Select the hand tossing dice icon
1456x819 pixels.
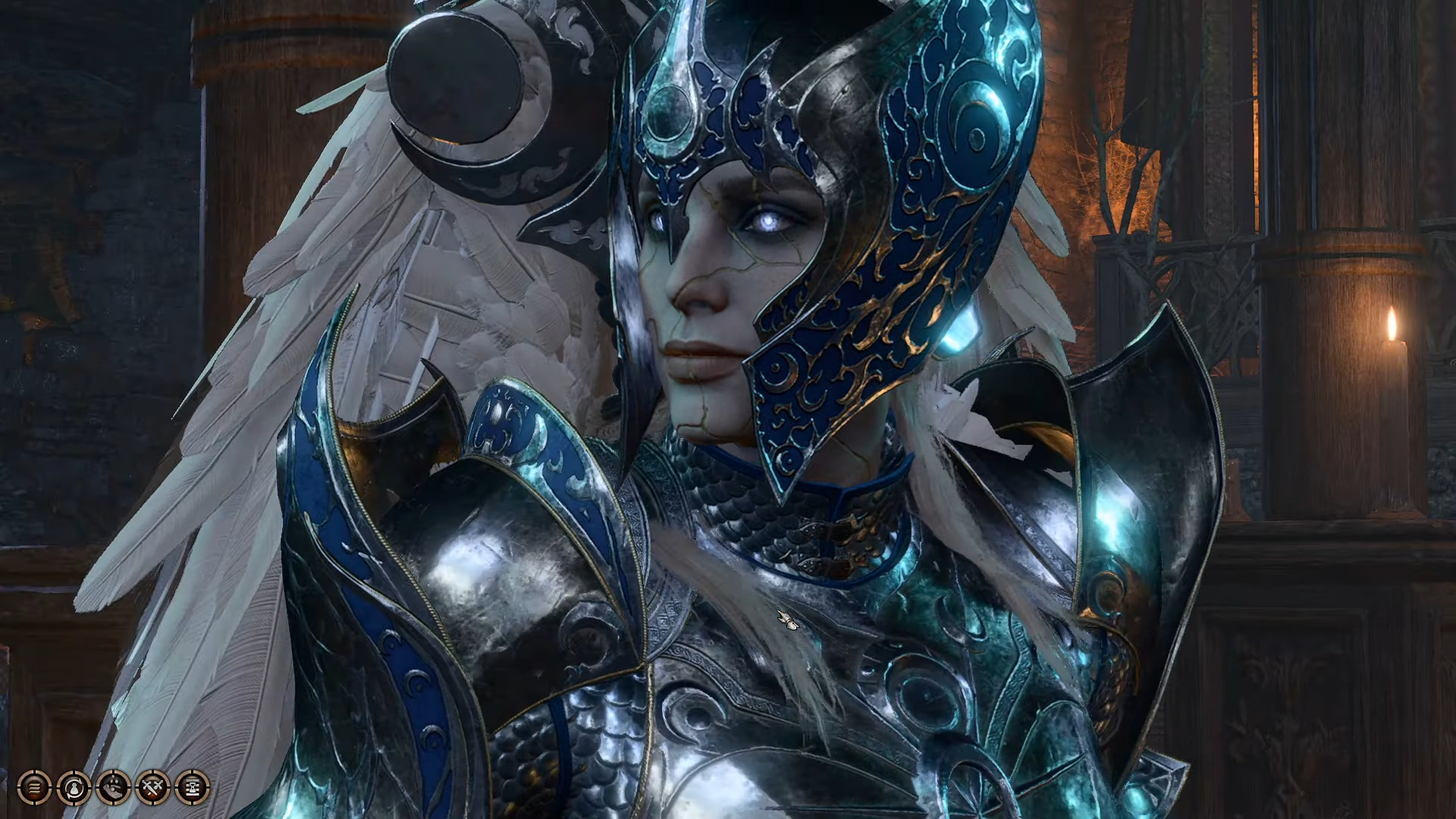[x=113, y=788]
